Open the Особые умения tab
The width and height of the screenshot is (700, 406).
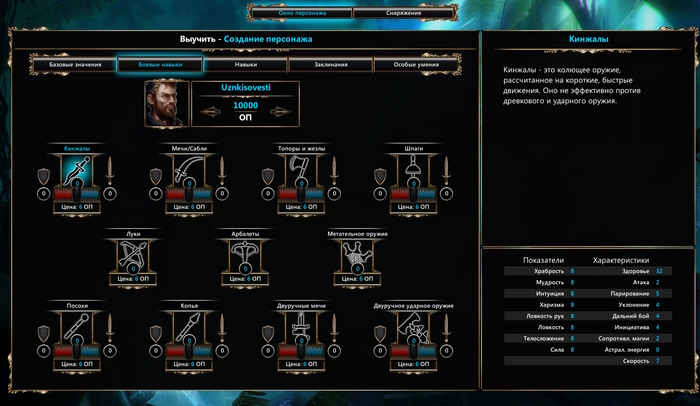416,64
